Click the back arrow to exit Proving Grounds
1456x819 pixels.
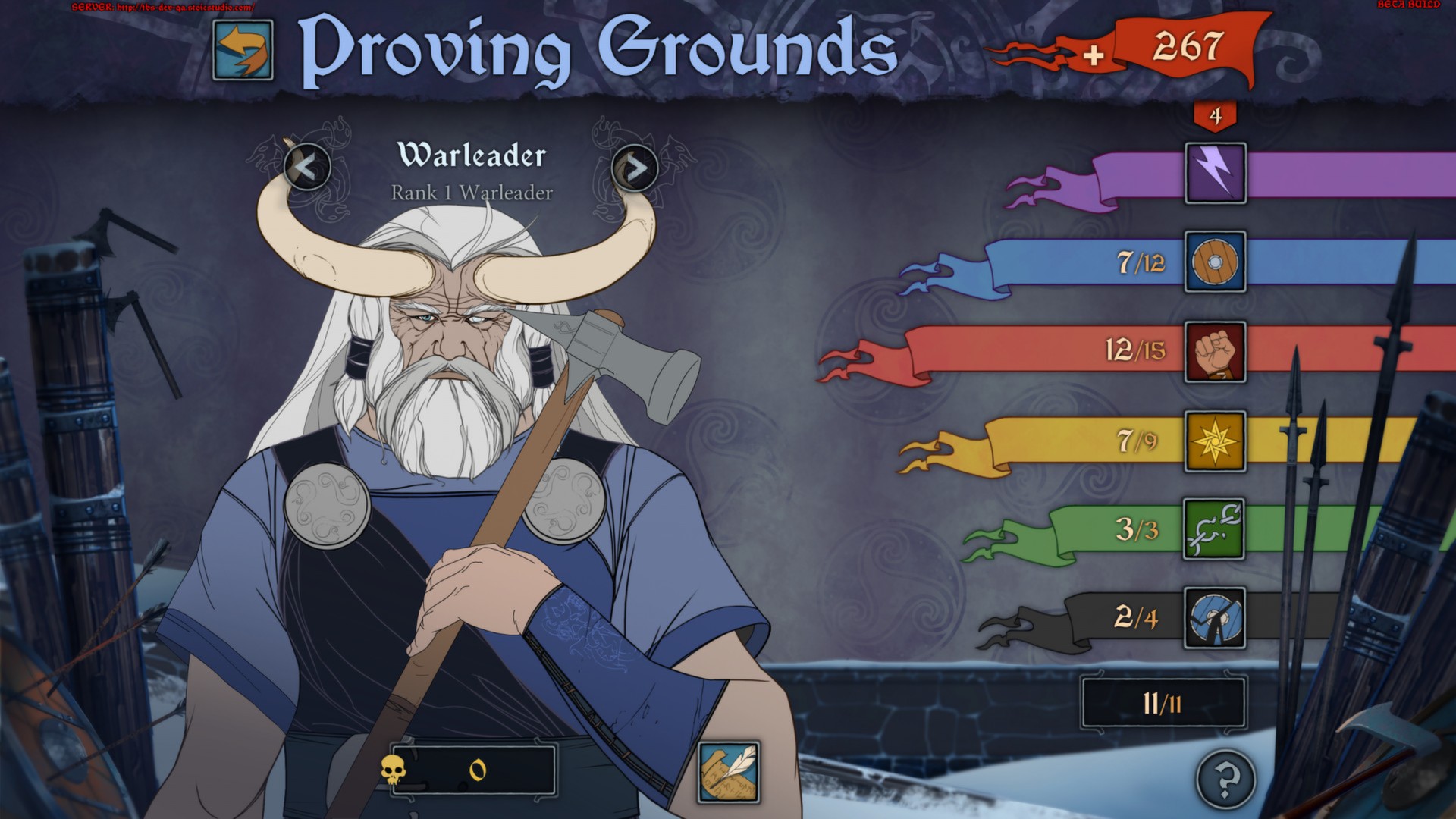click(243, 52)
